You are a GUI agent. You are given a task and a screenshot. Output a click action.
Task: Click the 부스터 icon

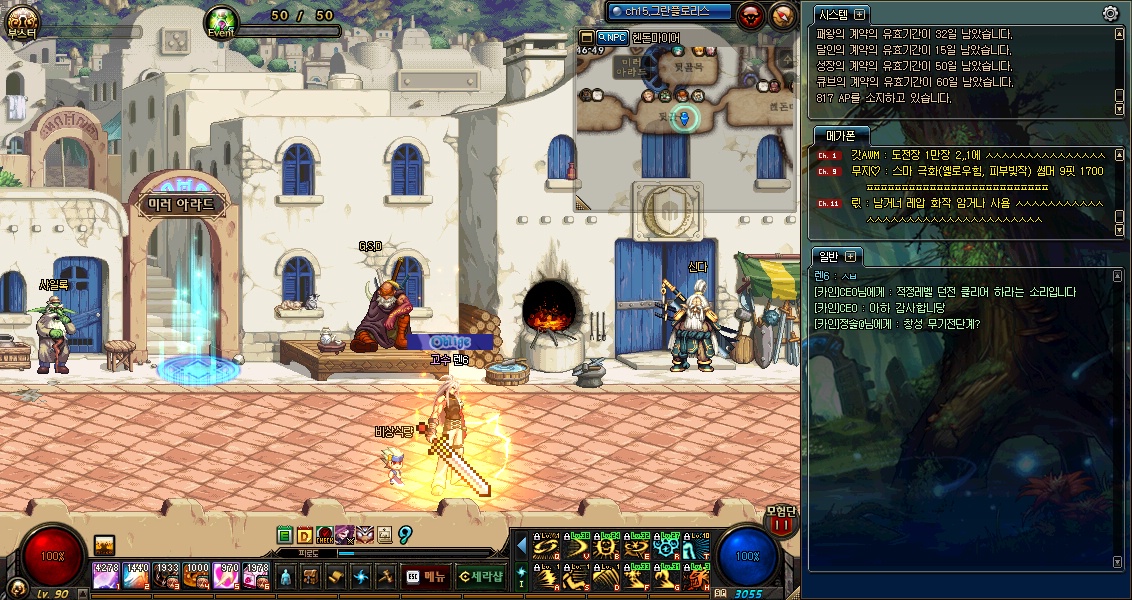tap(21, 20)
